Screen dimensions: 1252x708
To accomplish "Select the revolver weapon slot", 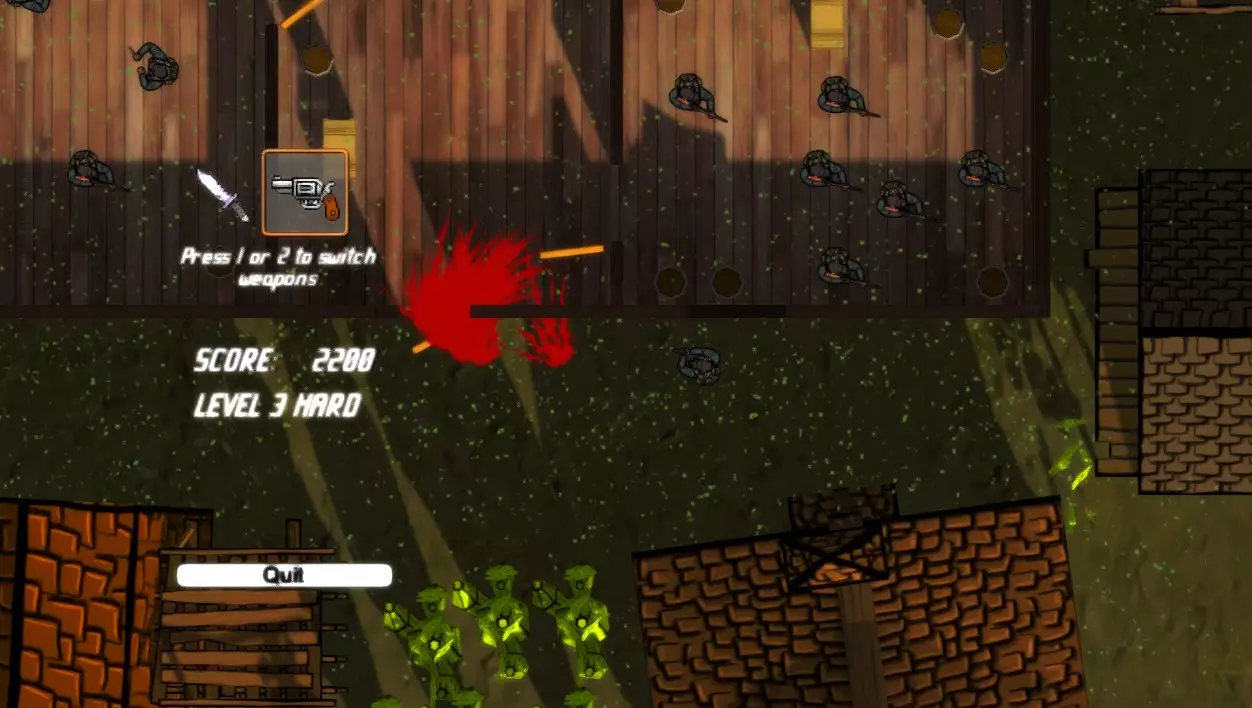I will click(305, 191).
